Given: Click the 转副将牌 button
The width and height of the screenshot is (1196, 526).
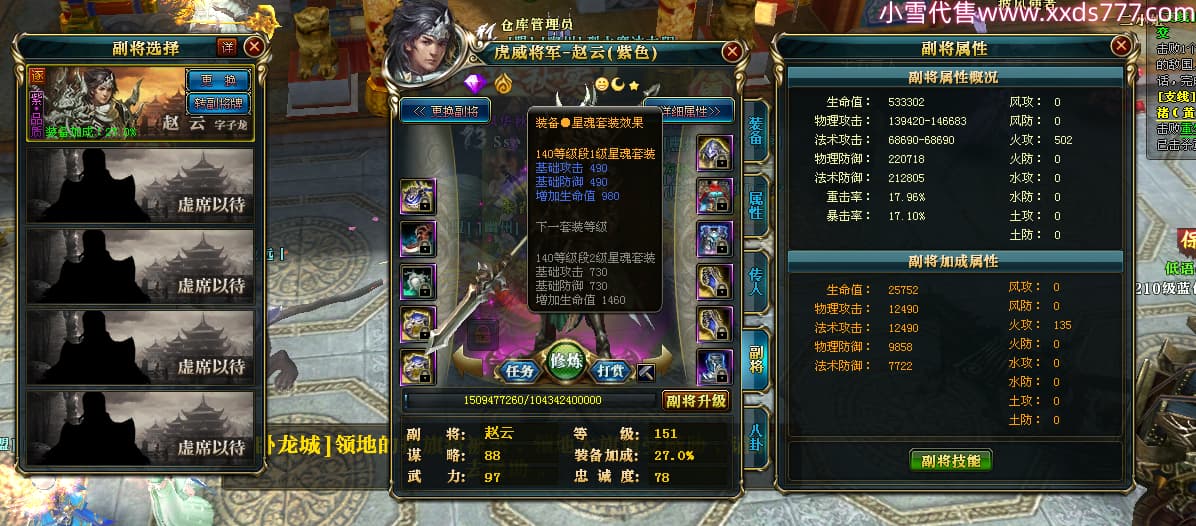Looking at the screenshot, I should pyautogui.click(x=218, y=102).
